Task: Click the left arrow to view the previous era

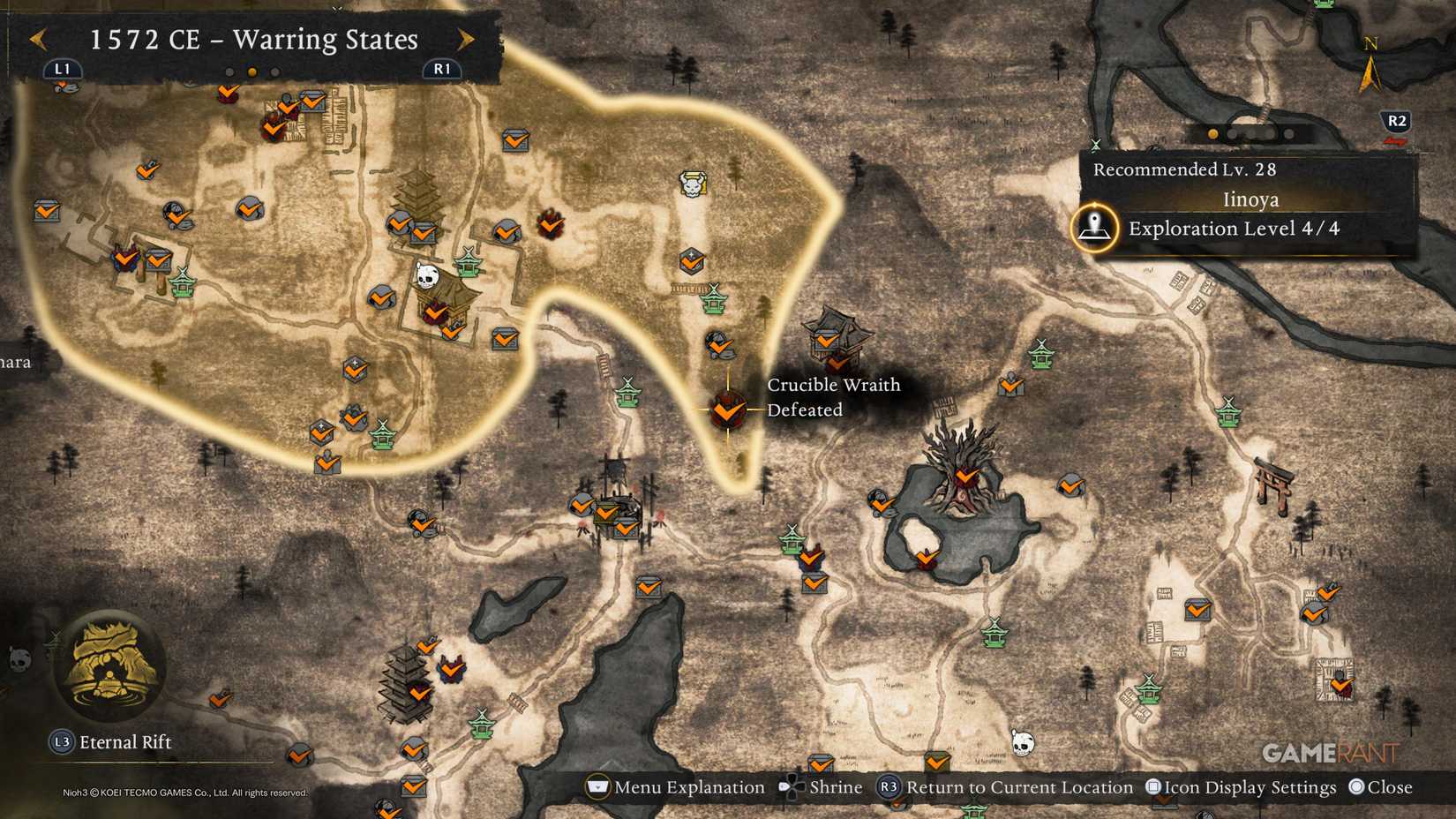Action: point(38,40)
